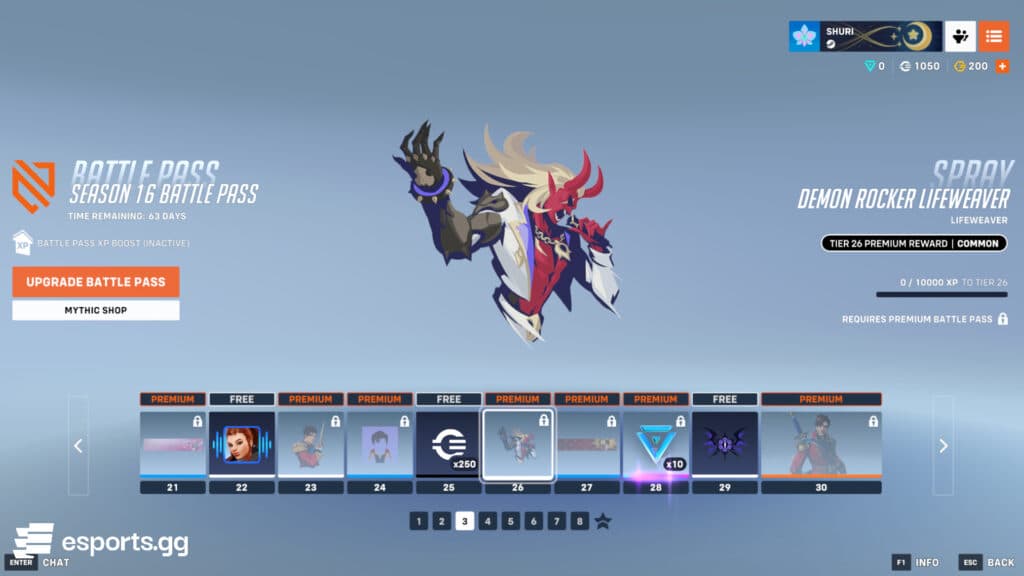Add more coins with the plus button

tap(1002, 66)
